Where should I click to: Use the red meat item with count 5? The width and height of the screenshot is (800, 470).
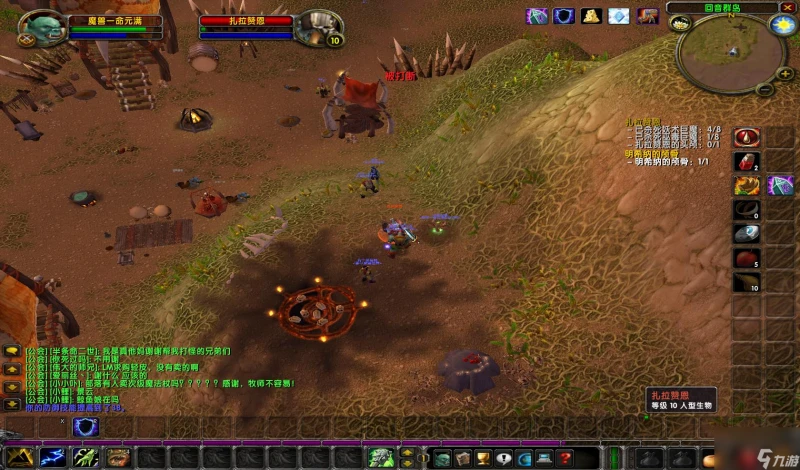[x=747, y=258]
